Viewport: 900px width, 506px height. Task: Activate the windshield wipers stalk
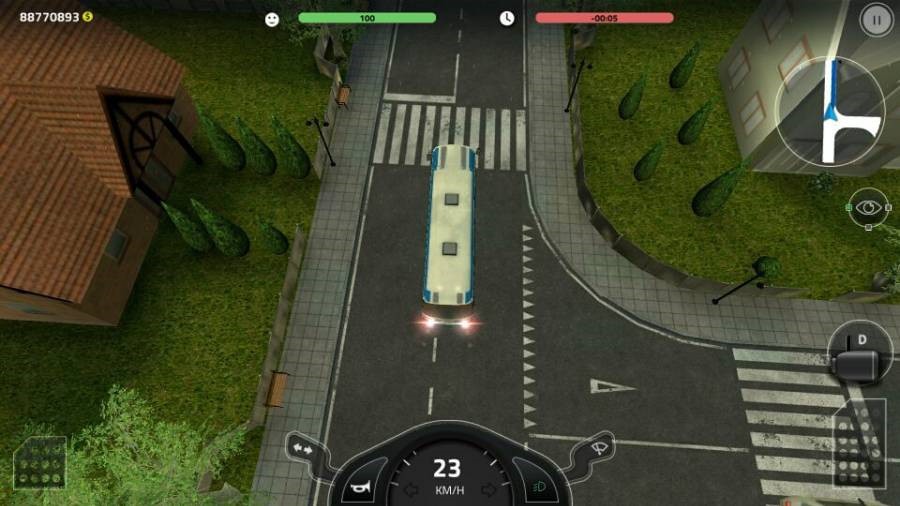(597, 449)
